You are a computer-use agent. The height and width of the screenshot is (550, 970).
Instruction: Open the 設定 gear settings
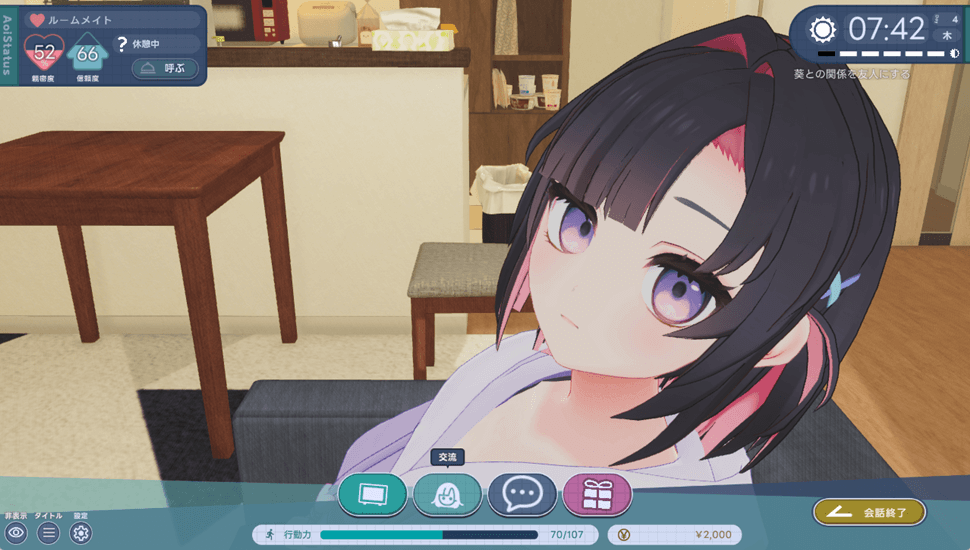(x=81, y=533)
